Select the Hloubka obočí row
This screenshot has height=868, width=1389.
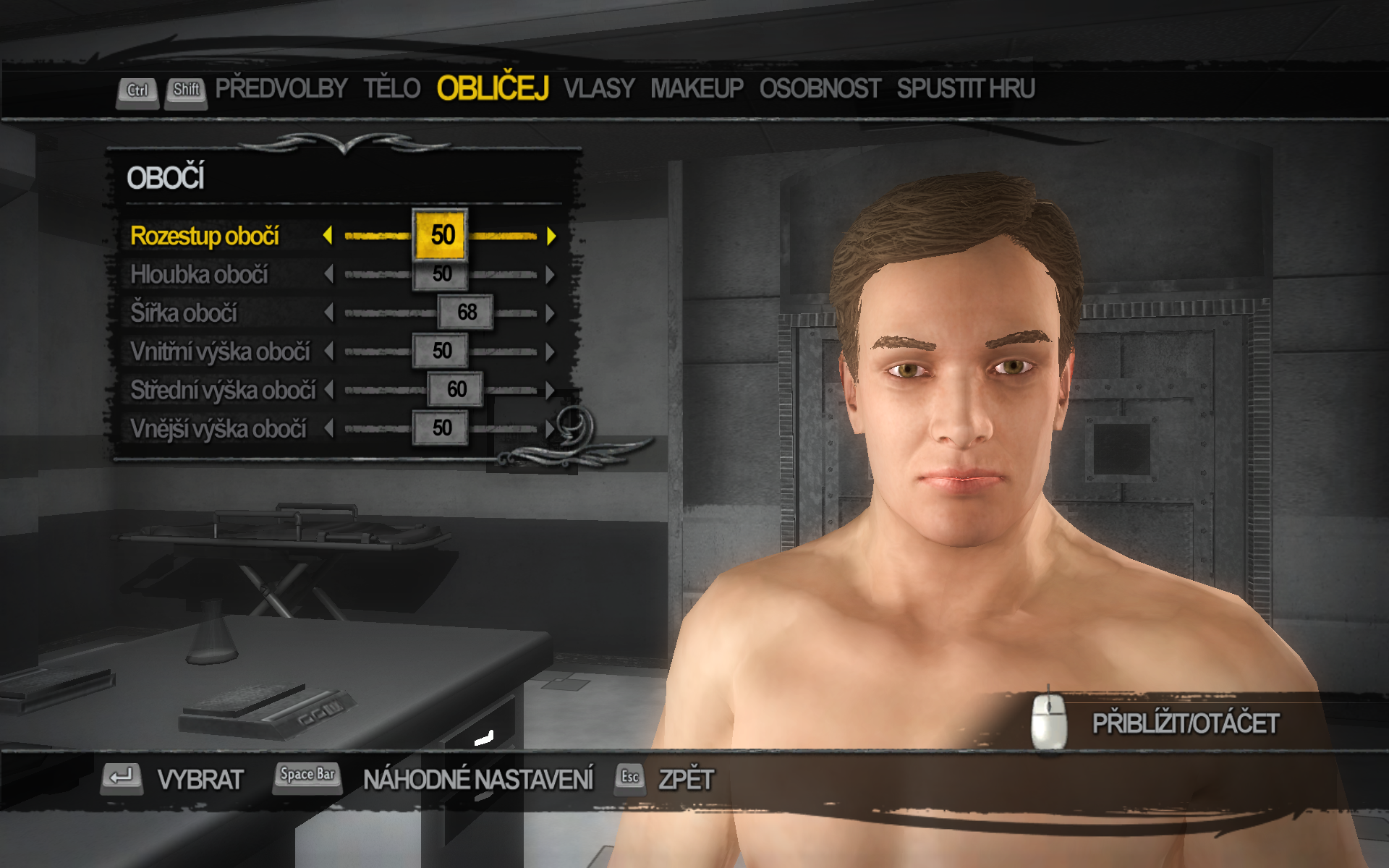tap(199, 275)
